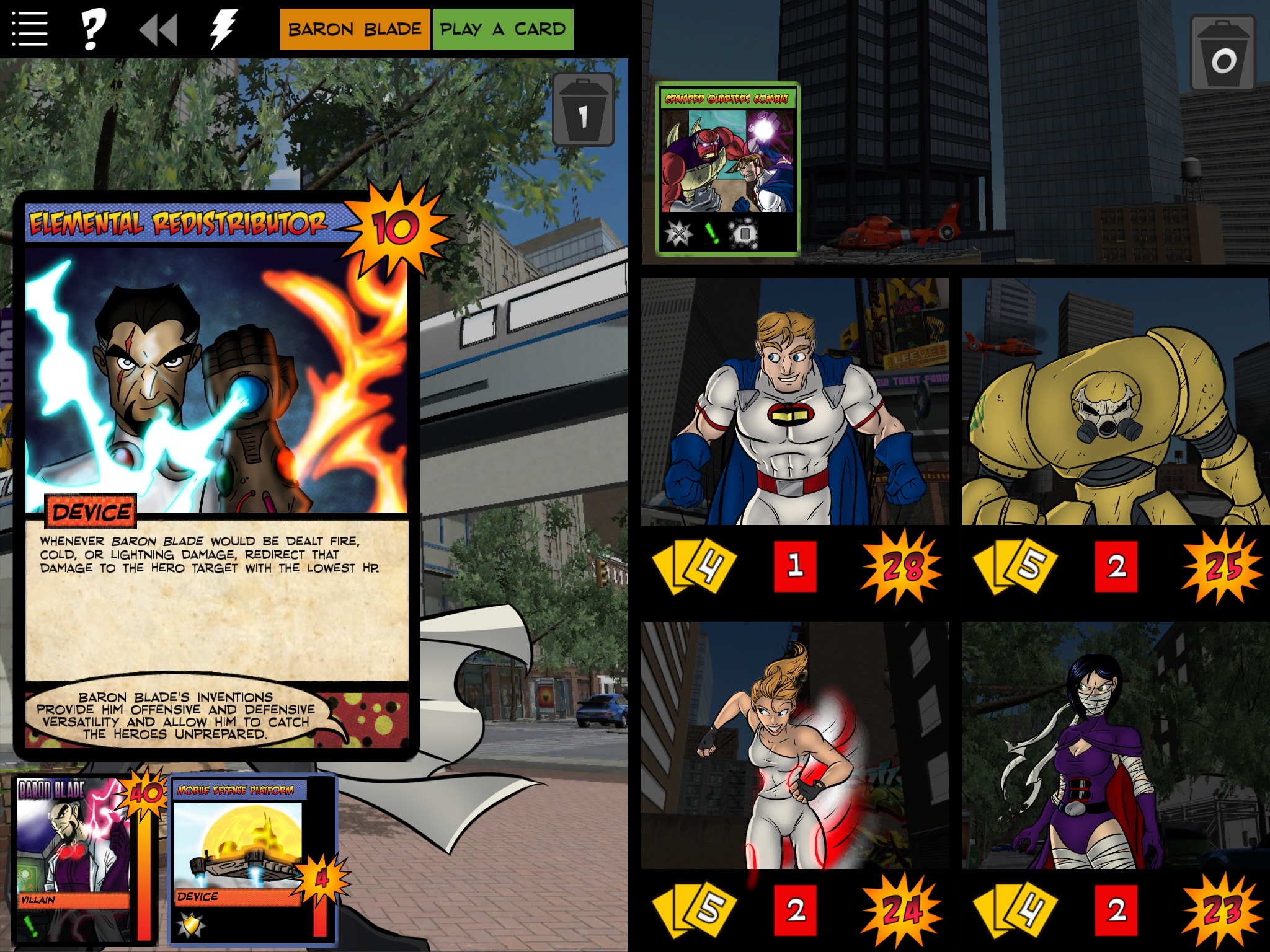The width and height of the screenshot is (1270, 952).
Task: Click the orange Baron Blade button
Action: [355, 27]
